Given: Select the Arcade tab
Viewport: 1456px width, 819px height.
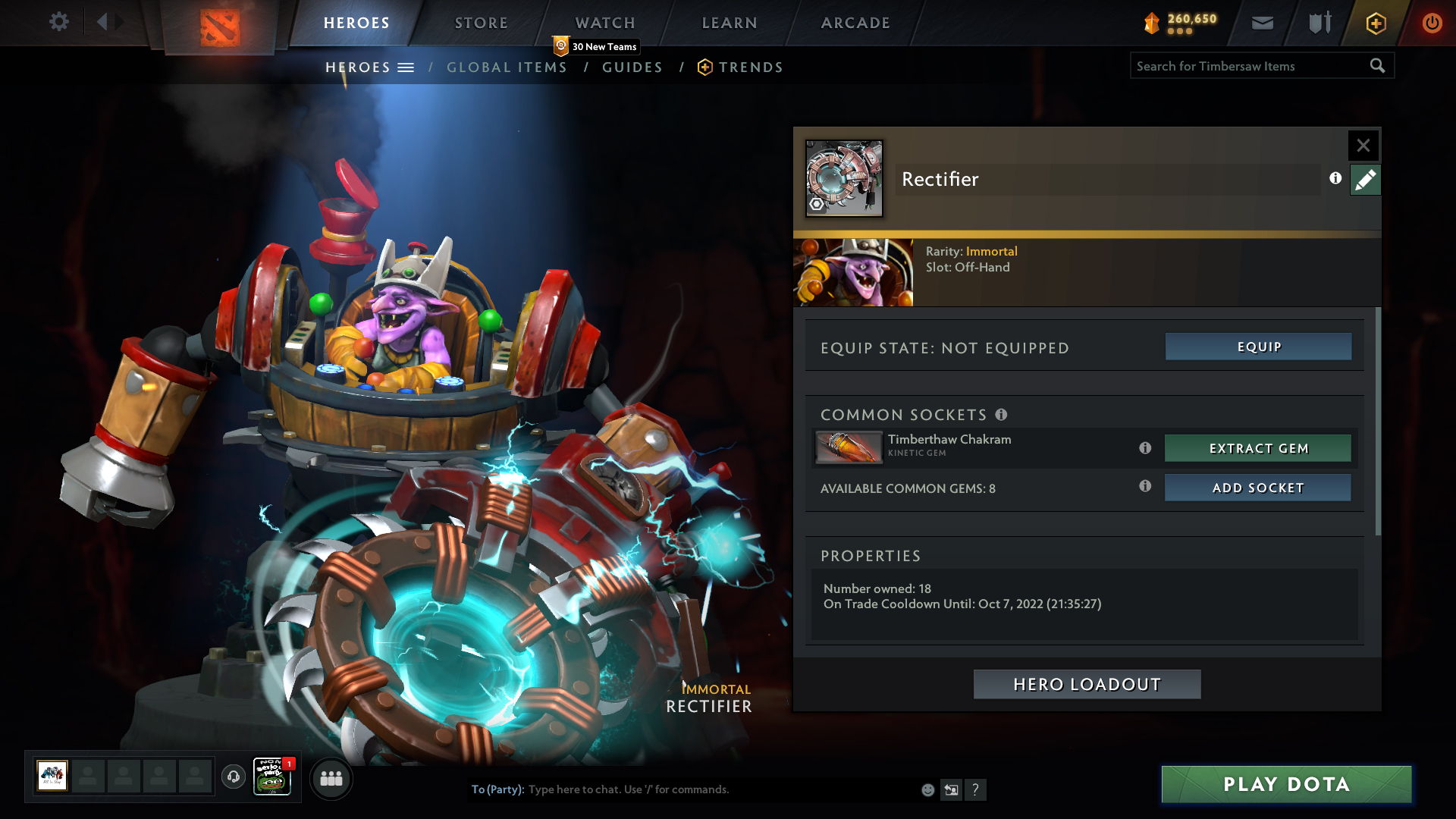Looking at the screenshot, I should click(x=855, y=23).
